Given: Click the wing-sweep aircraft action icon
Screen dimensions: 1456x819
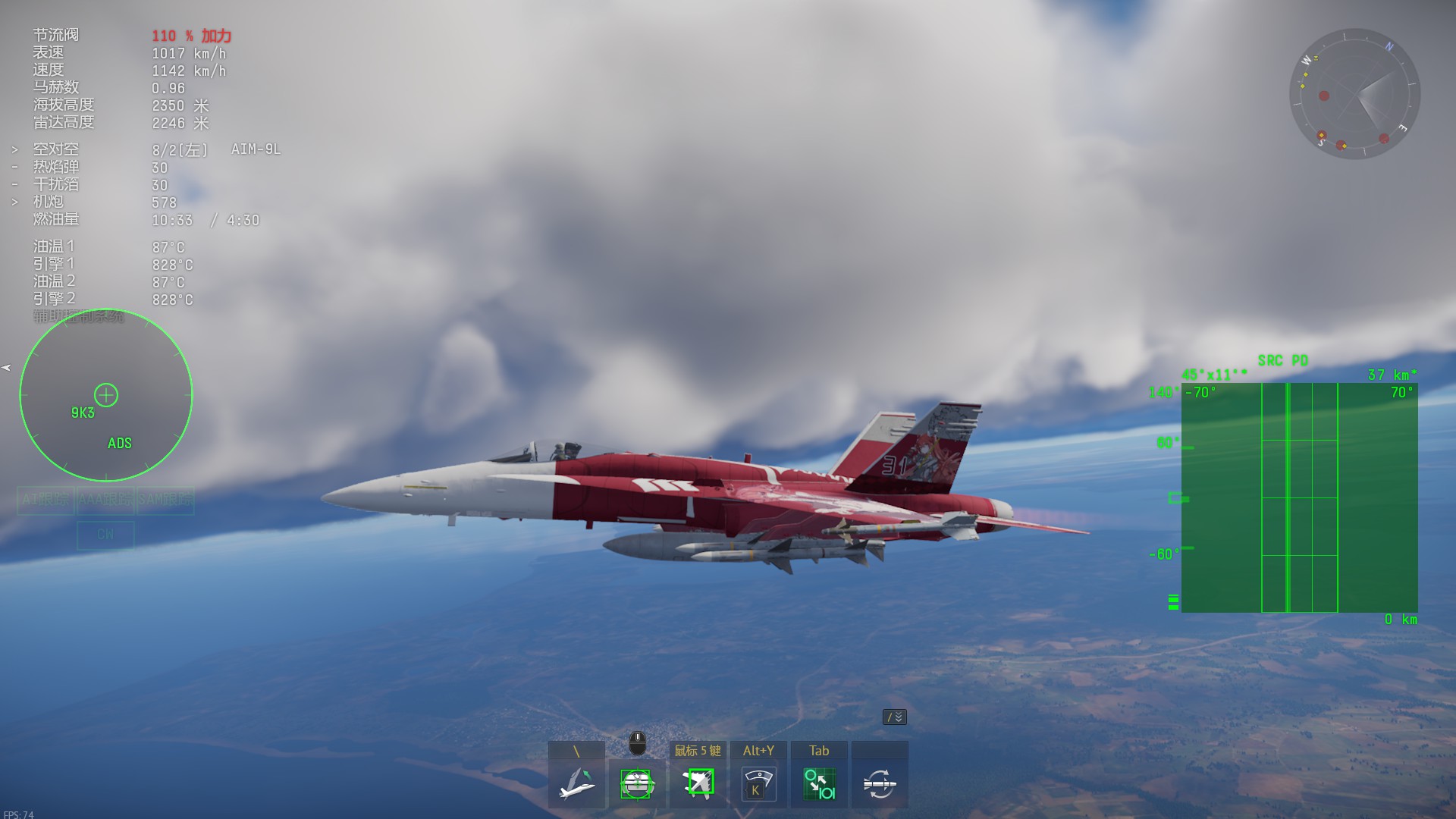Looking at the screenshot, I should pyautogui.click(x=576, y=783).
